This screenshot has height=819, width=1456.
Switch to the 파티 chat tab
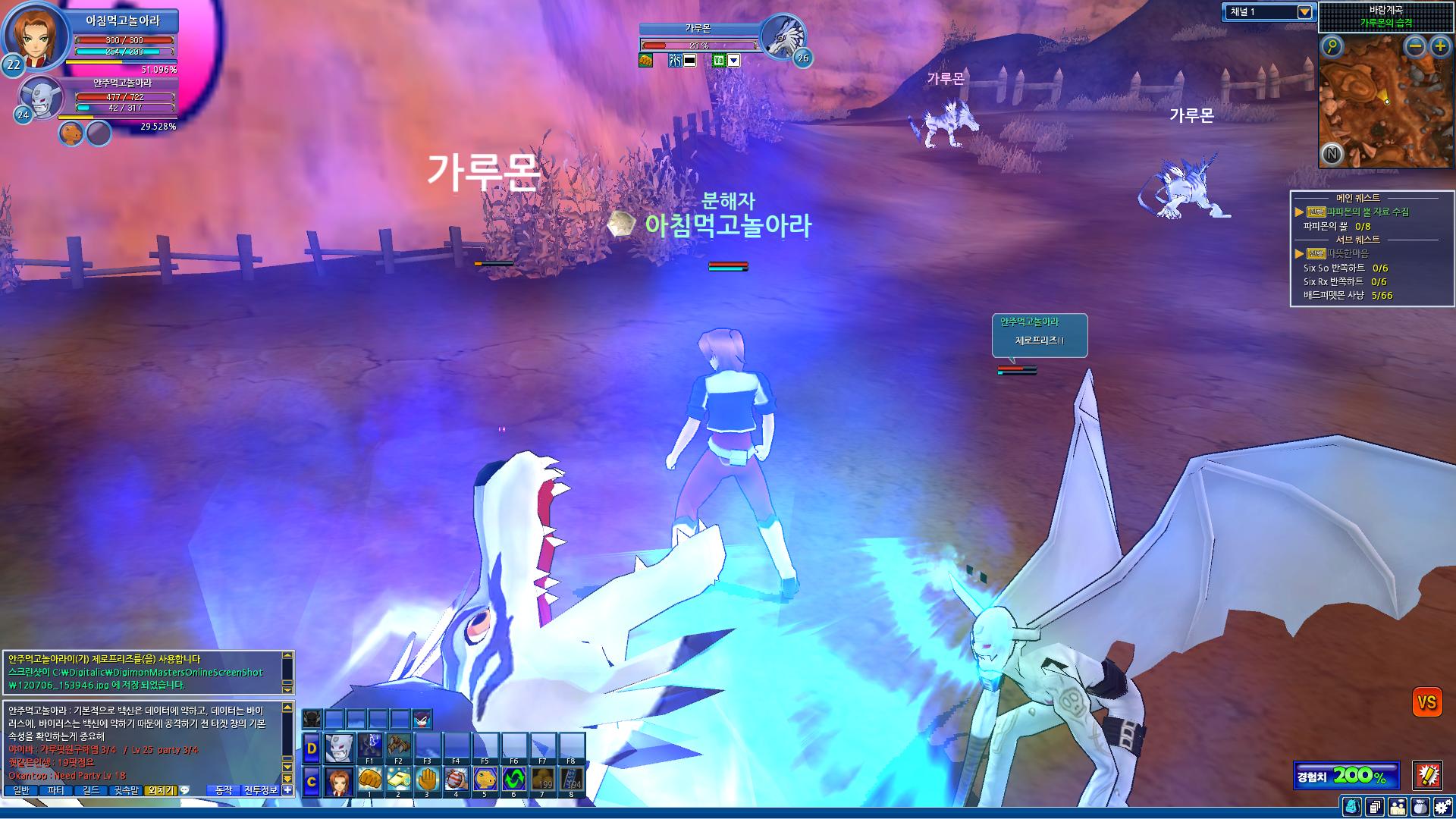(56, 790)
